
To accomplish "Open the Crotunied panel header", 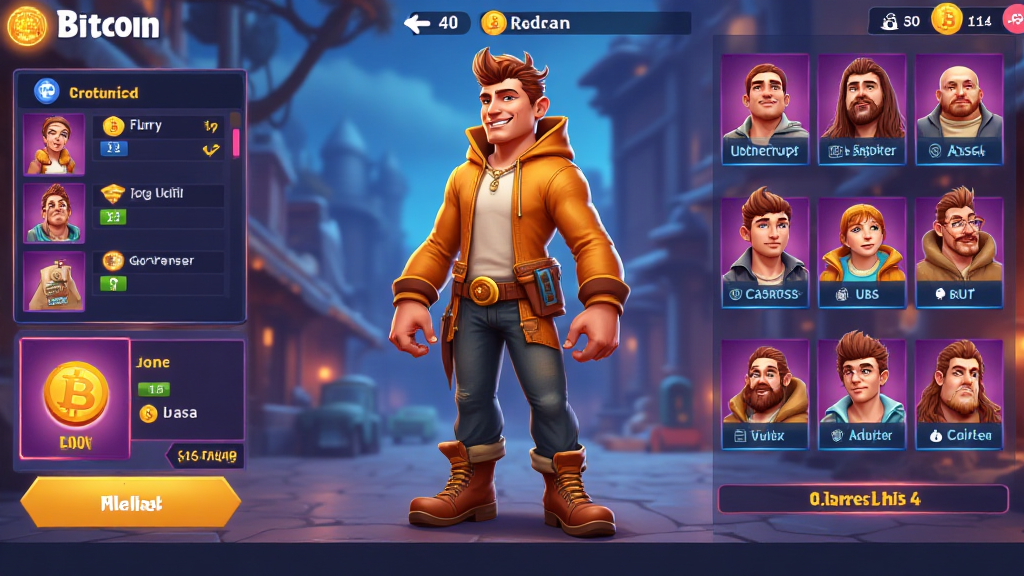I will point(130,92).
